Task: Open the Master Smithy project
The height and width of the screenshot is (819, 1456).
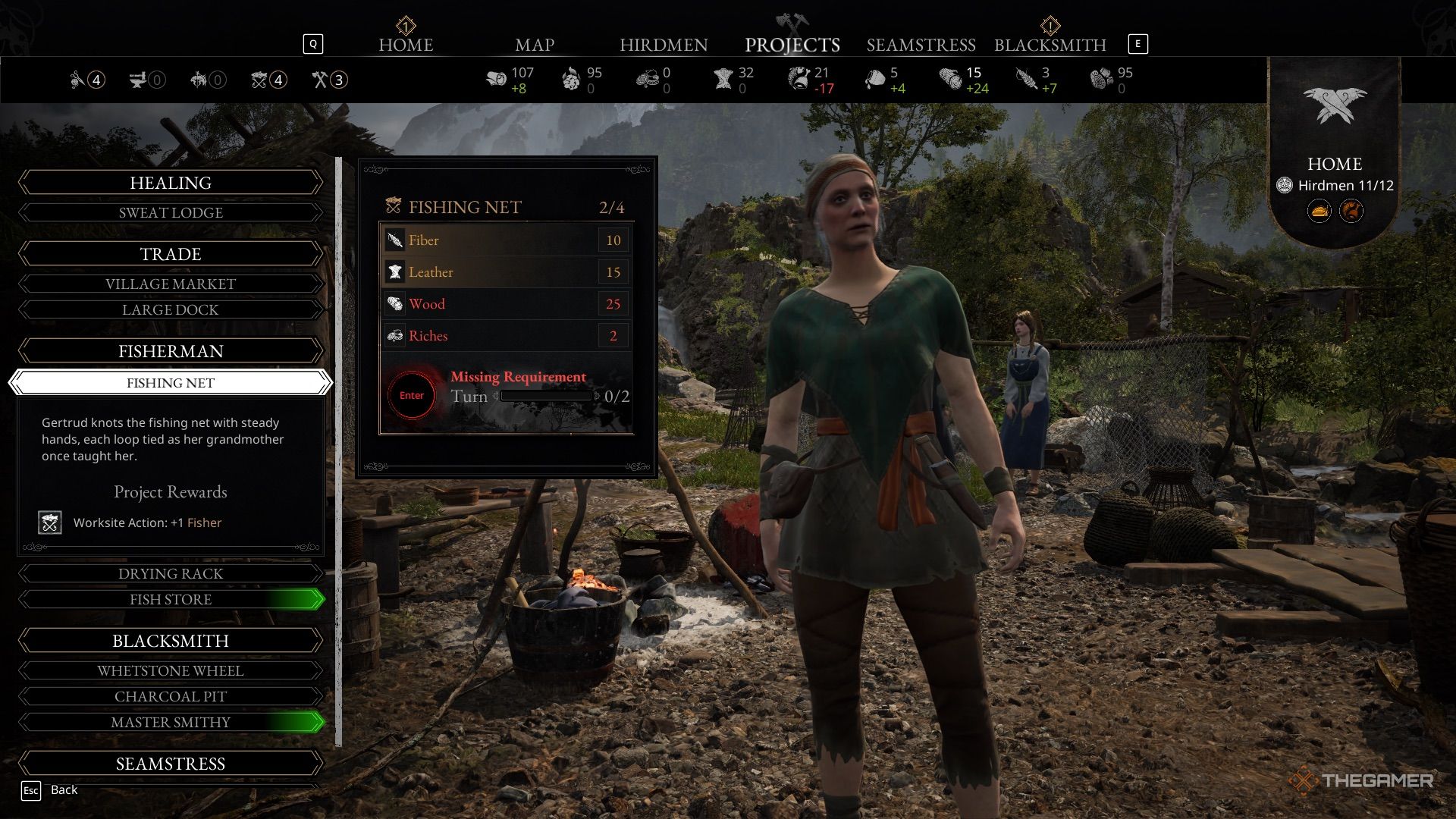Action: tap(171, 723)
